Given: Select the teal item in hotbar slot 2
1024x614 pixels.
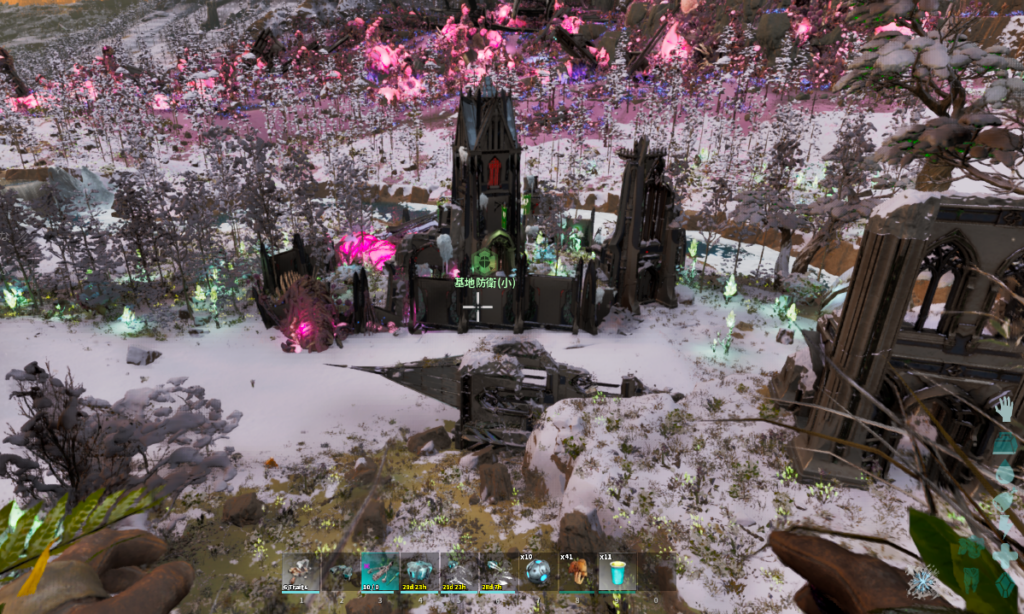Looking at the screenshot, I should pyautogui.click(x=341, y=572).
